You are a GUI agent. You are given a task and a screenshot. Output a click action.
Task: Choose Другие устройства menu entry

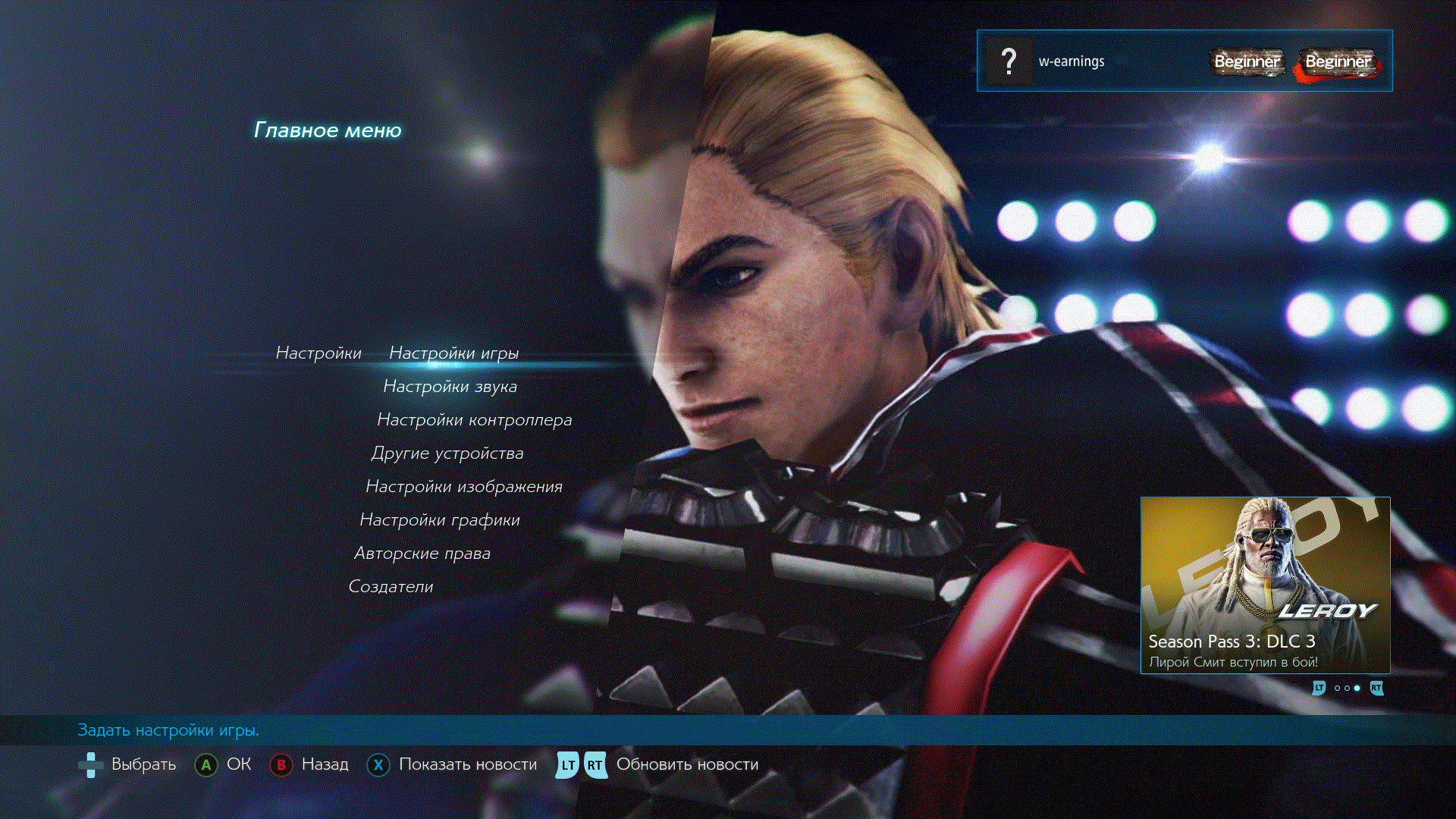(x=447, y=453)
